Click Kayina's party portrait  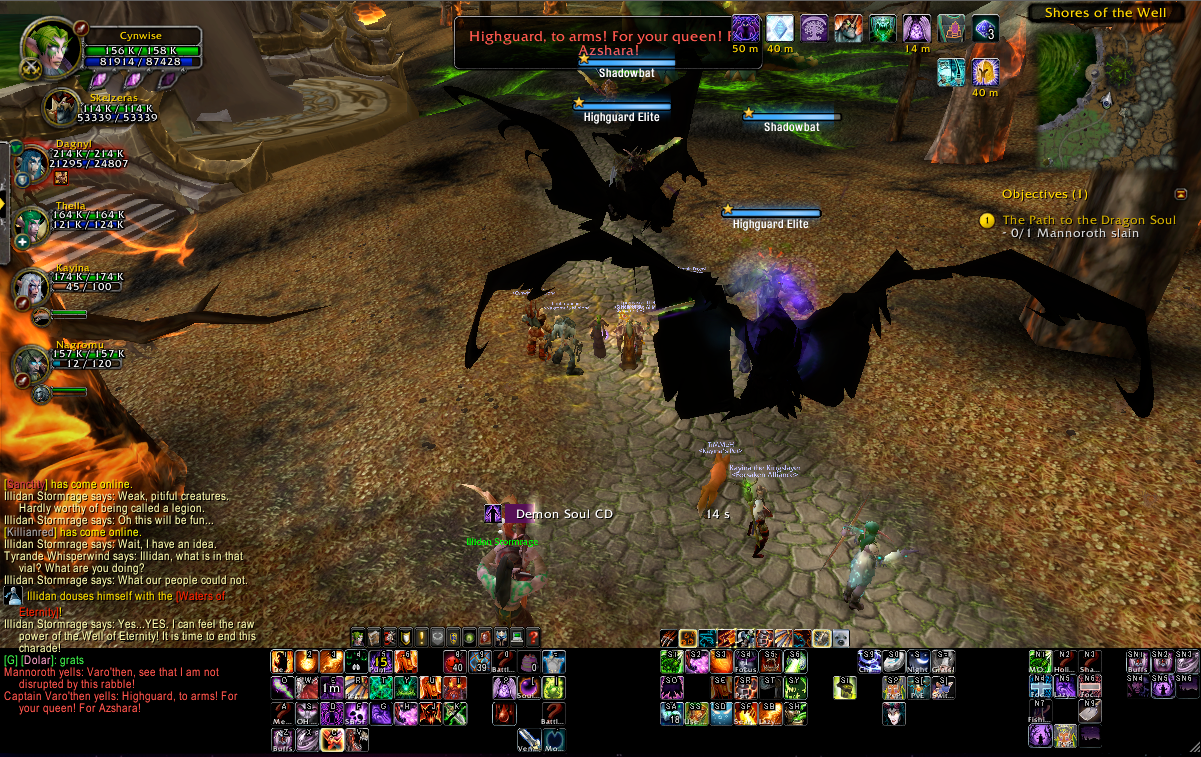point(31,286)
